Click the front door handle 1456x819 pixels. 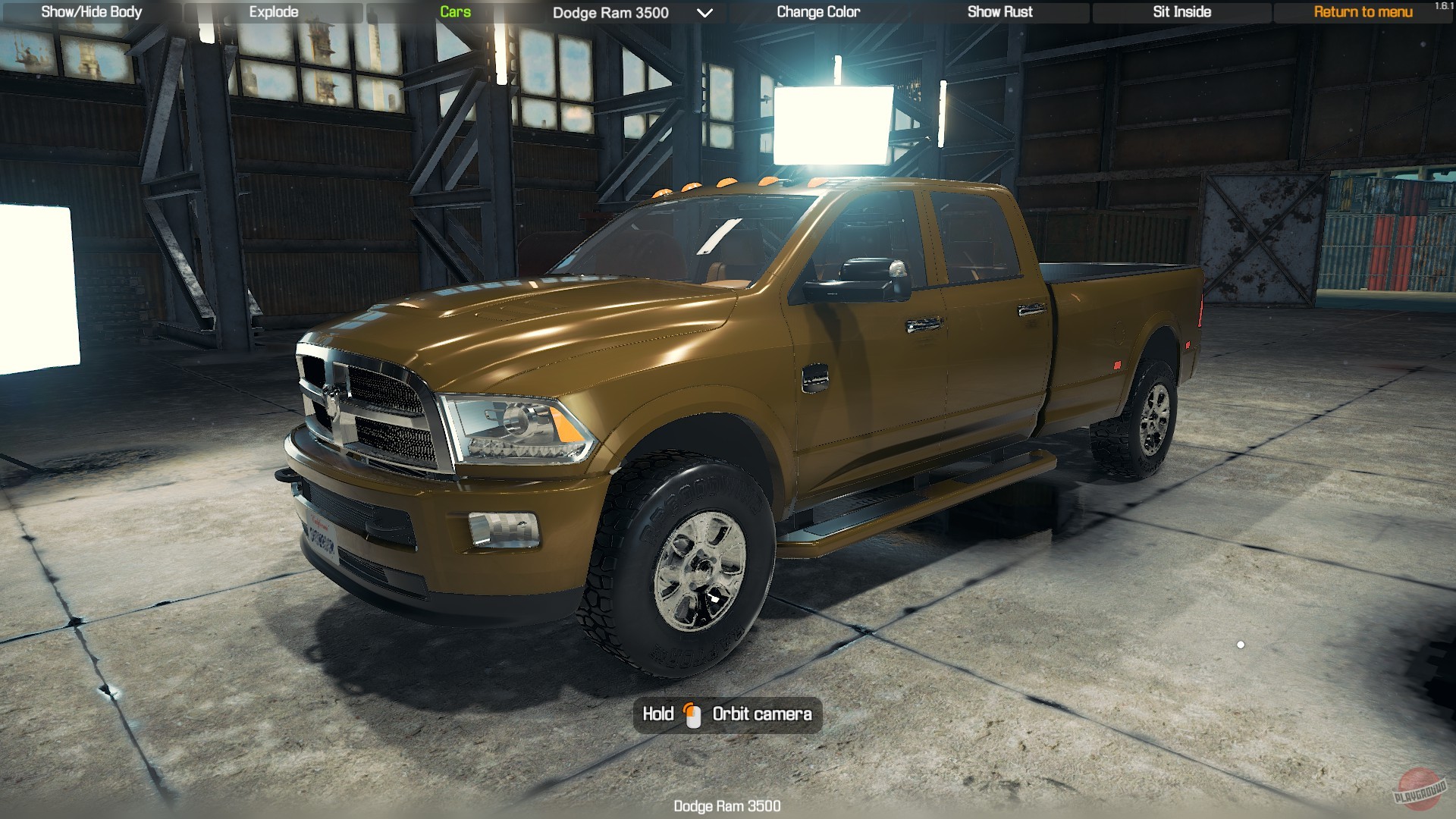[x=921, y=326]
